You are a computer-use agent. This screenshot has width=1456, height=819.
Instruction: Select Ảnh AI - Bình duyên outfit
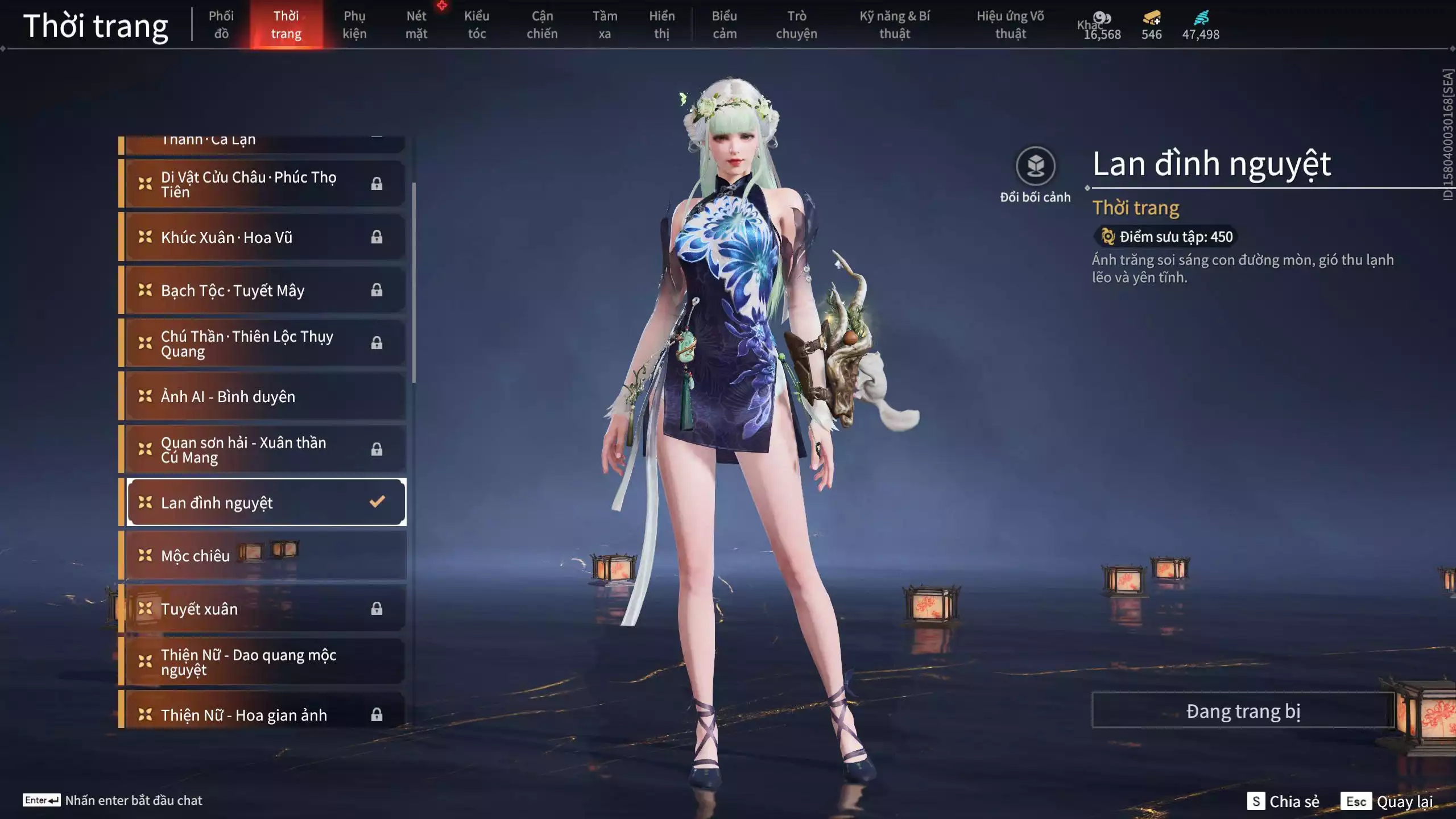pyautogui.click(x=227, y=396)
